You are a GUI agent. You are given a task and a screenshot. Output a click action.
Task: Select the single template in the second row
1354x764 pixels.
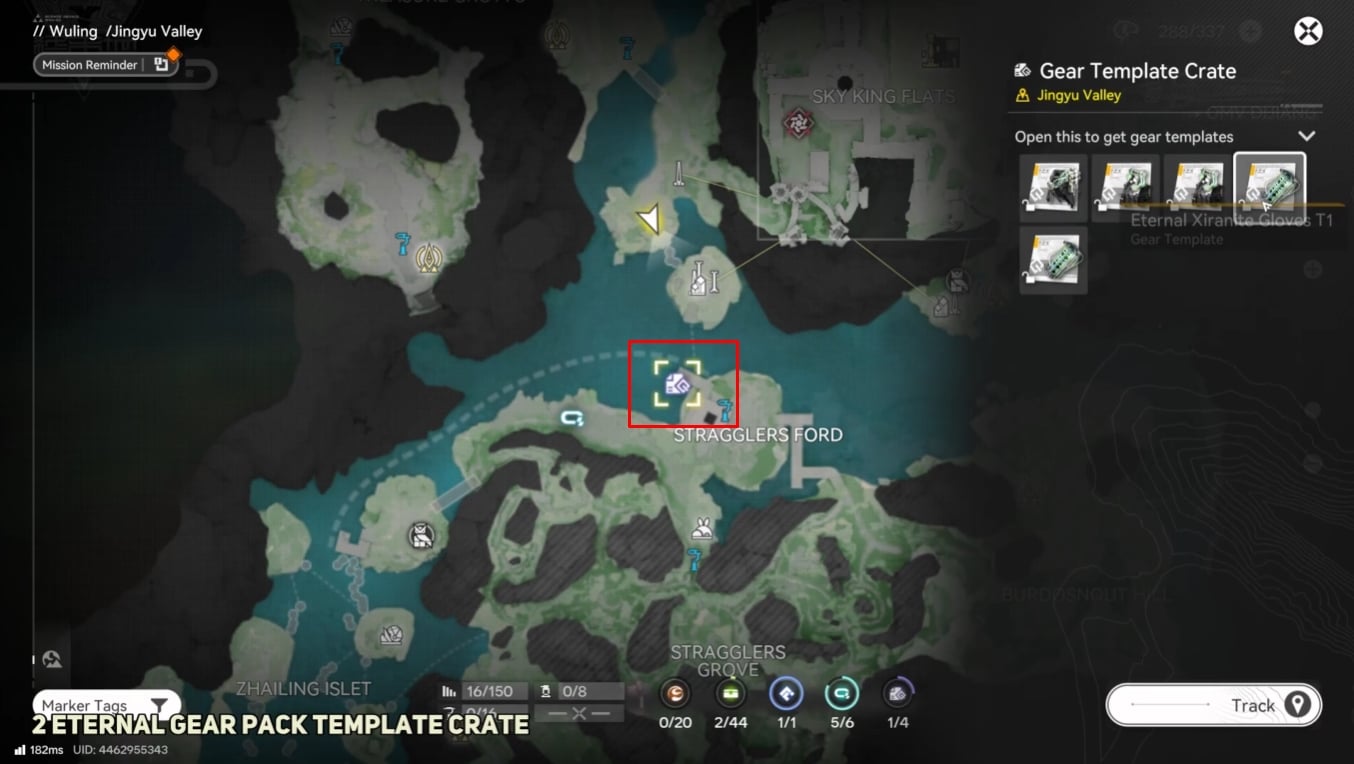[x=1053, y=260]
